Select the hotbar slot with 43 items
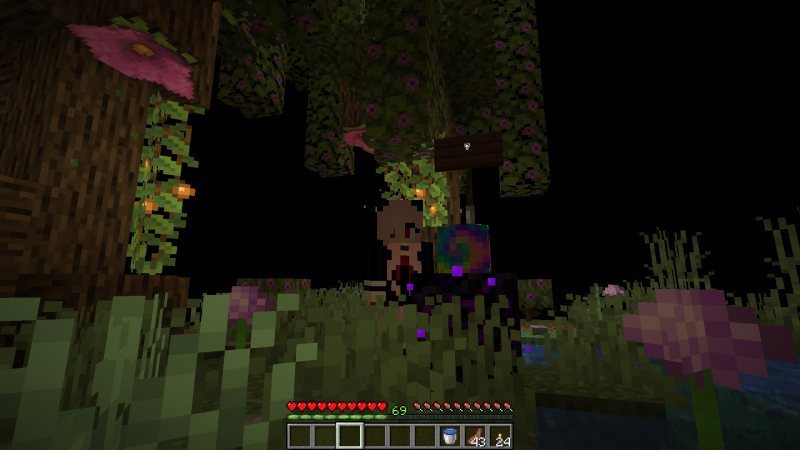This screenshot has height=450, width=800. 475,436
